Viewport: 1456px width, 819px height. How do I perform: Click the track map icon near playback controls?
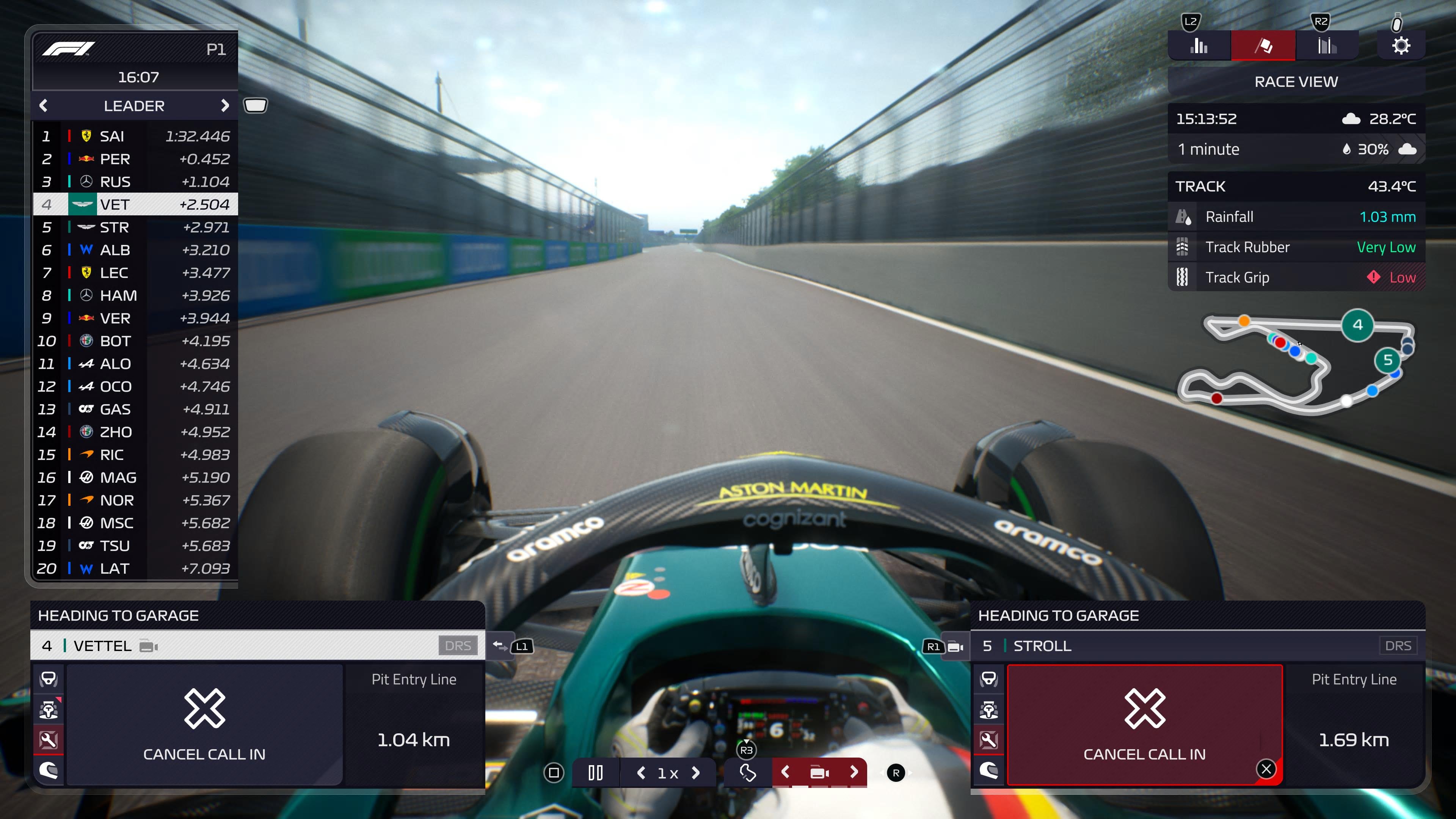pyautogui.click(x=747, y=773)
